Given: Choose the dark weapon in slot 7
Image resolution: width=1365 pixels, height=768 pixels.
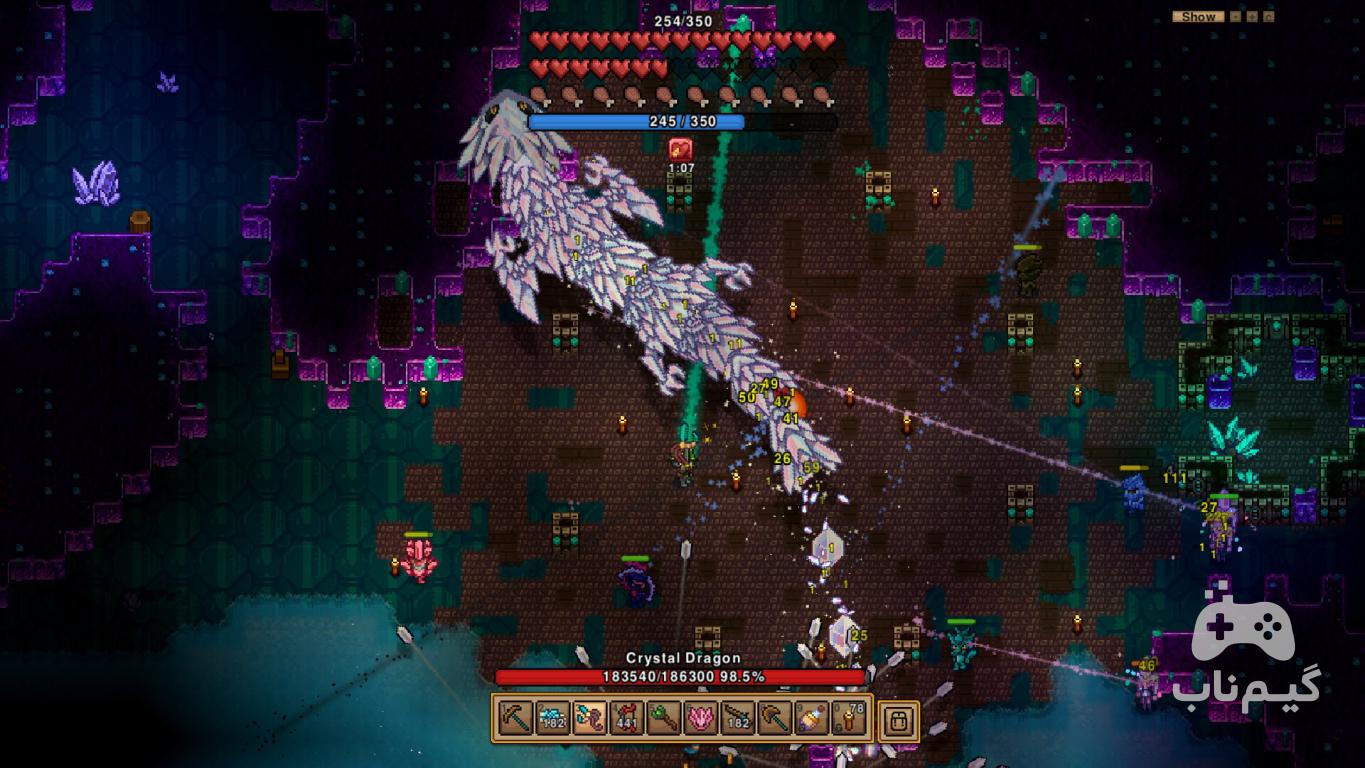Looking at the screenshot, I should click(737, 718).
